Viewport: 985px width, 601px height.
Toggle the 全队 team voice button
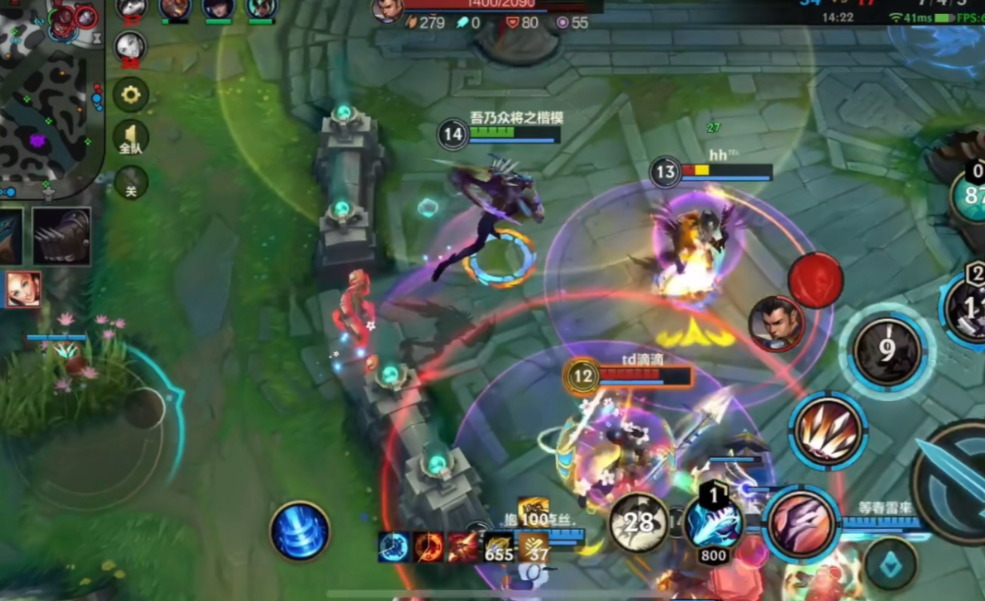click(x=130, y=139)
